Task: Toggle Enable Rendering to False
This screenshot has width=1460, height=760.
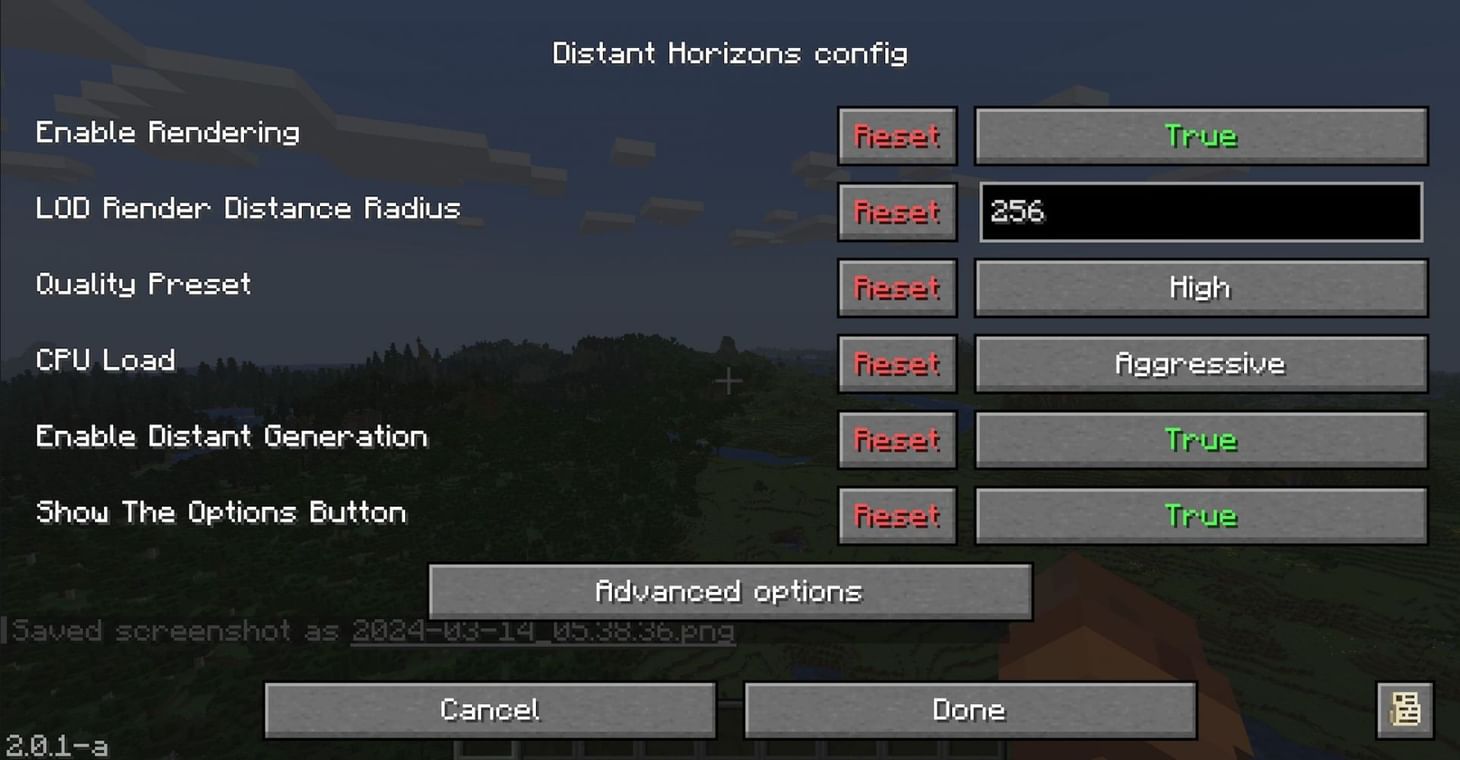Action: click(x=1199, y=136)
